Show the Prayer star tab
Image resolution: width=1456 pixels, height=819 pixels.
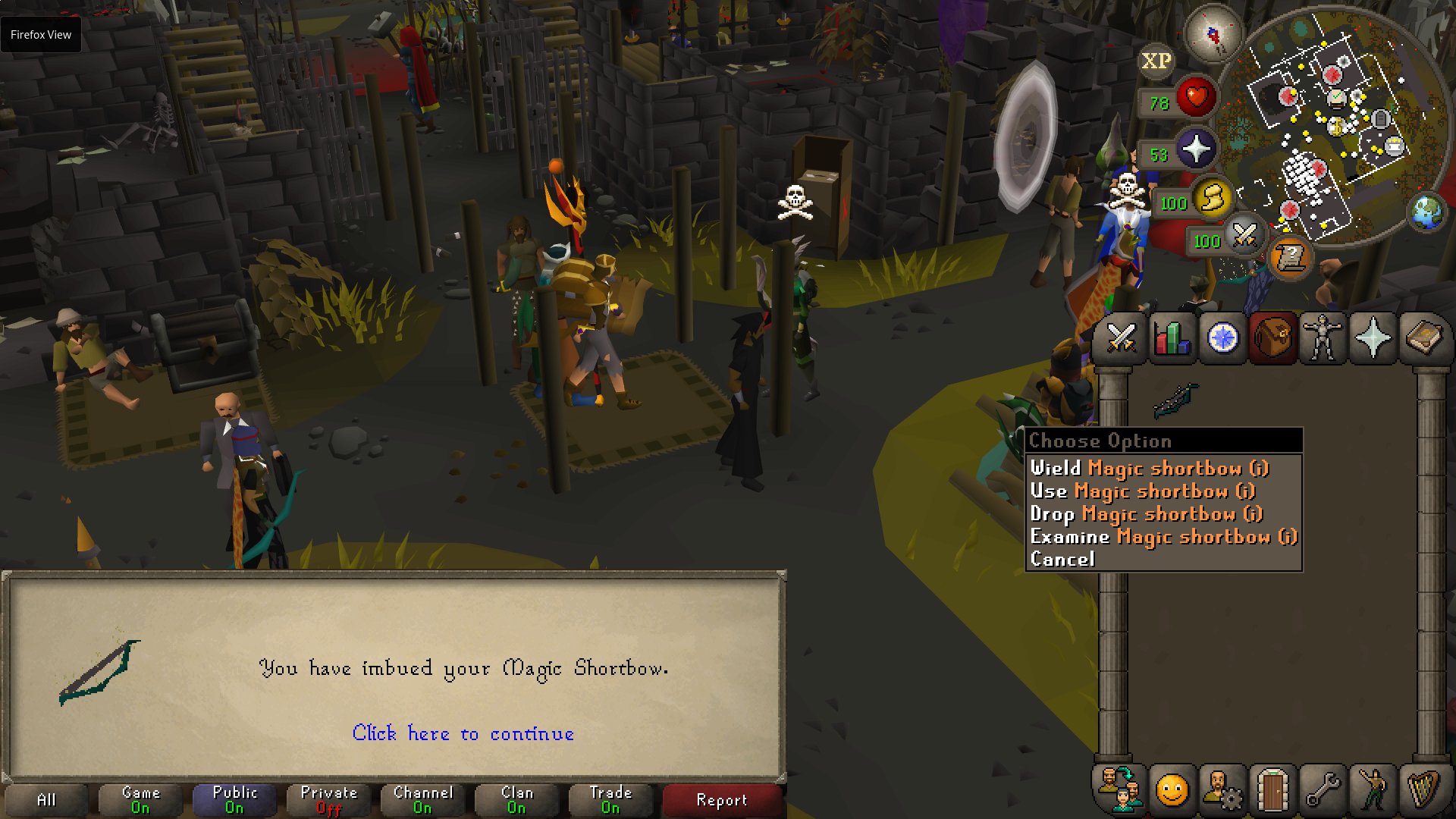point(1373,337)
